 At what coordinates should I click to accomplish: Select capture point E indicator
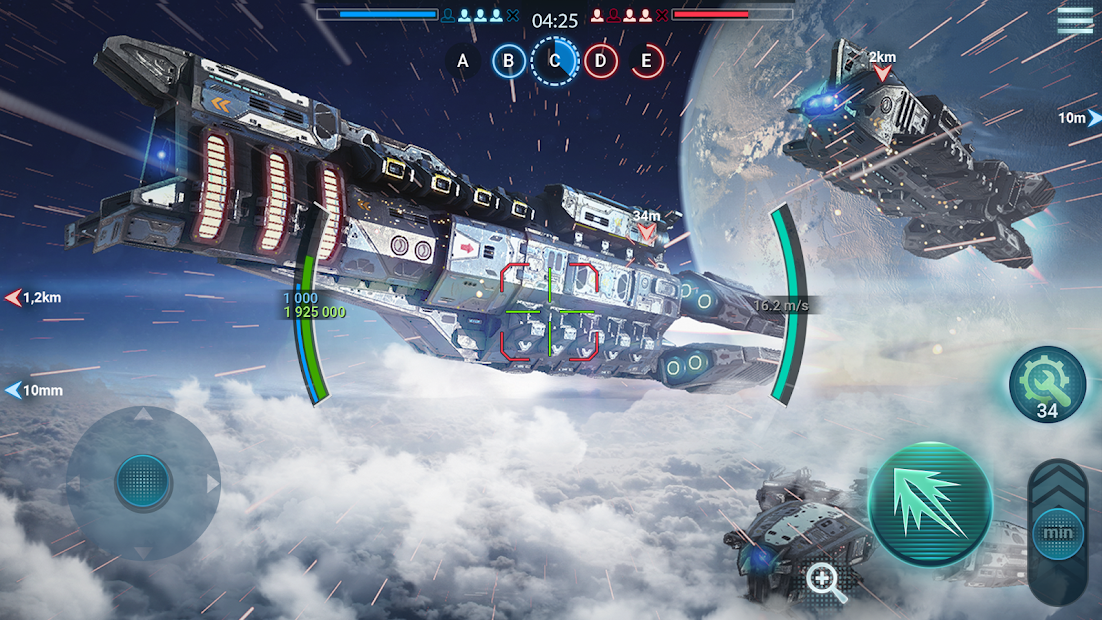(647, 62)
